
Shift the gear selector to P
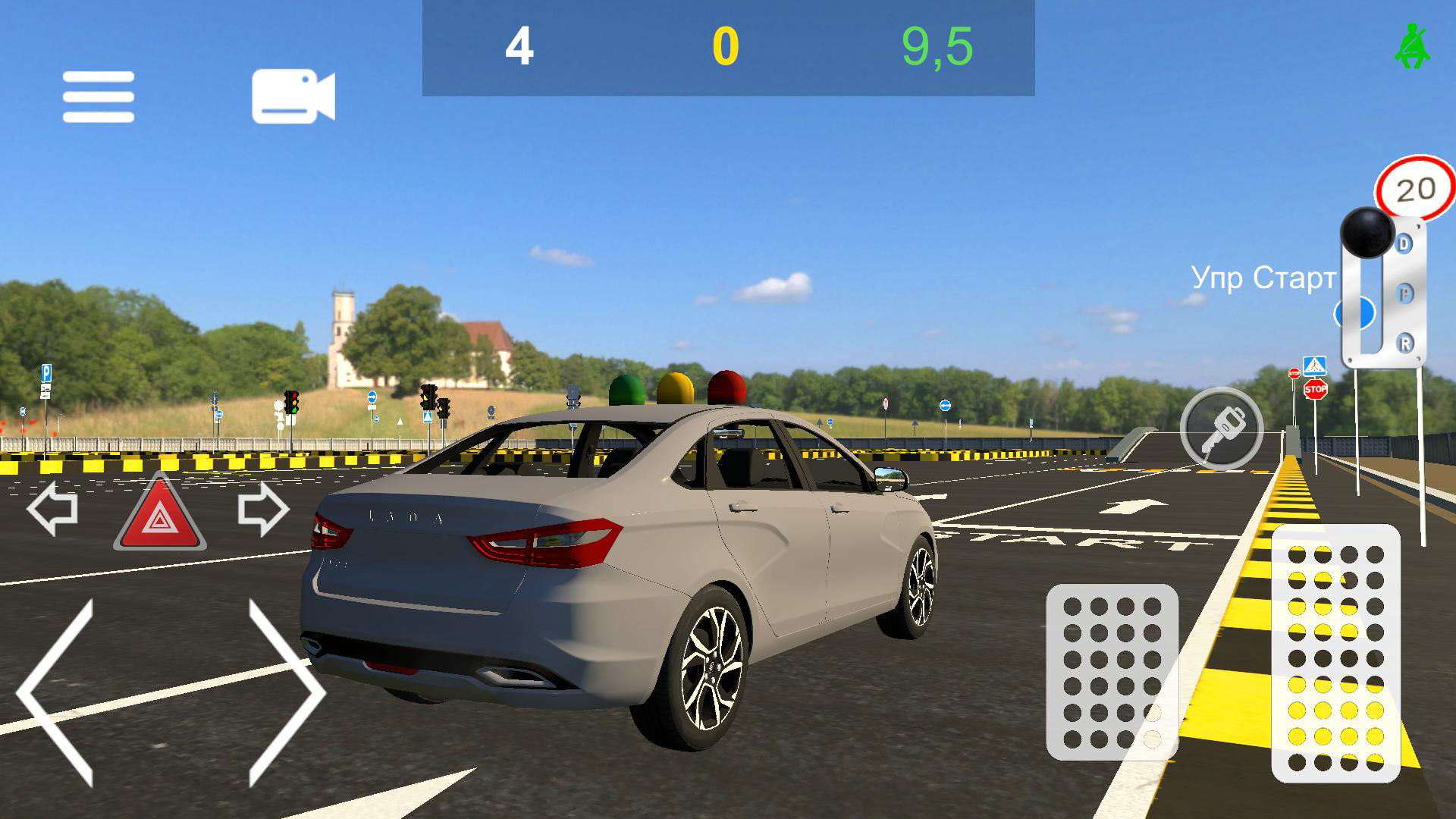point(1404,293)
